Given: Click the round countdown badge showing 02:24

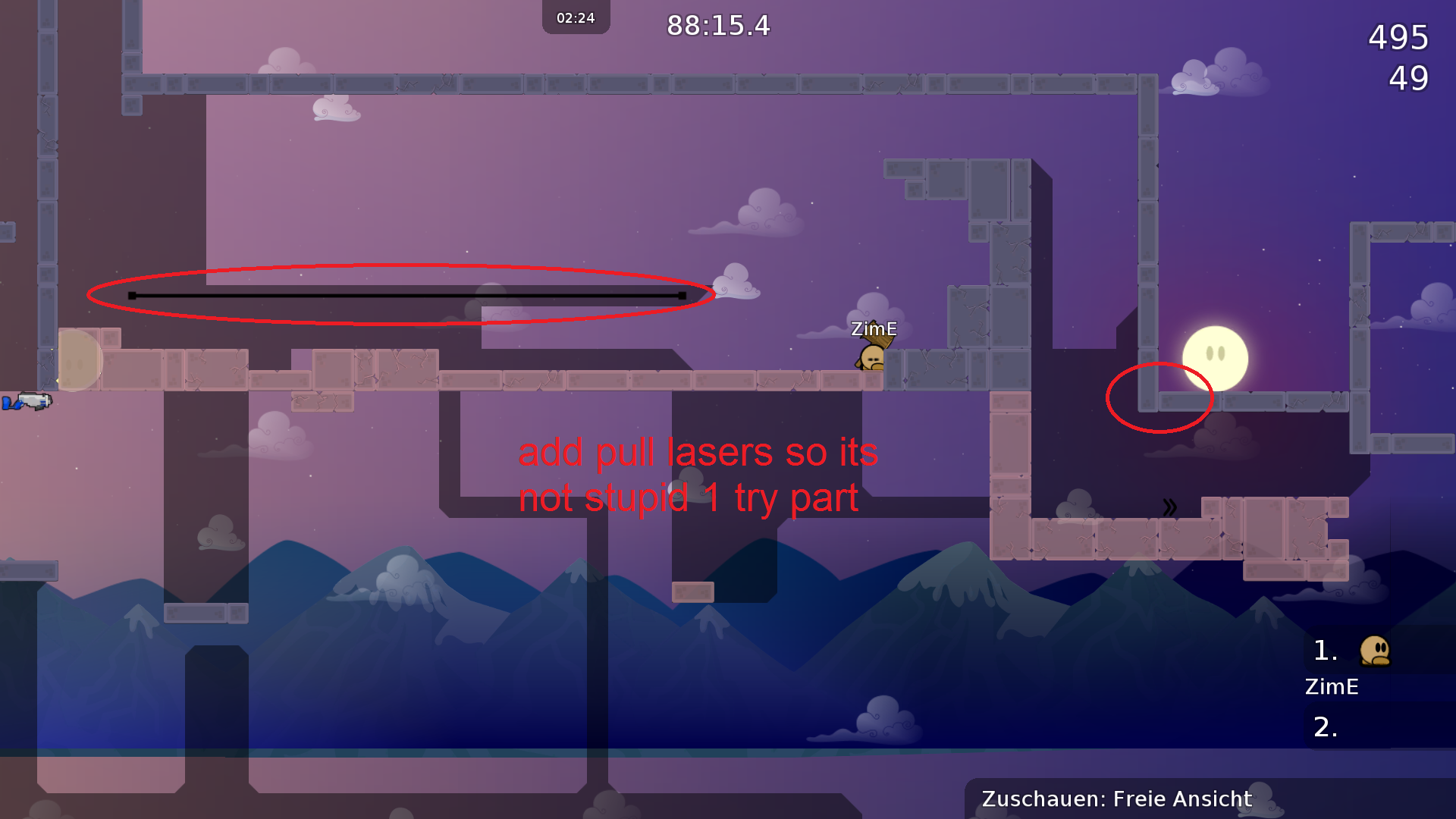Looking at the screenshot, I should tap(575, 16).
